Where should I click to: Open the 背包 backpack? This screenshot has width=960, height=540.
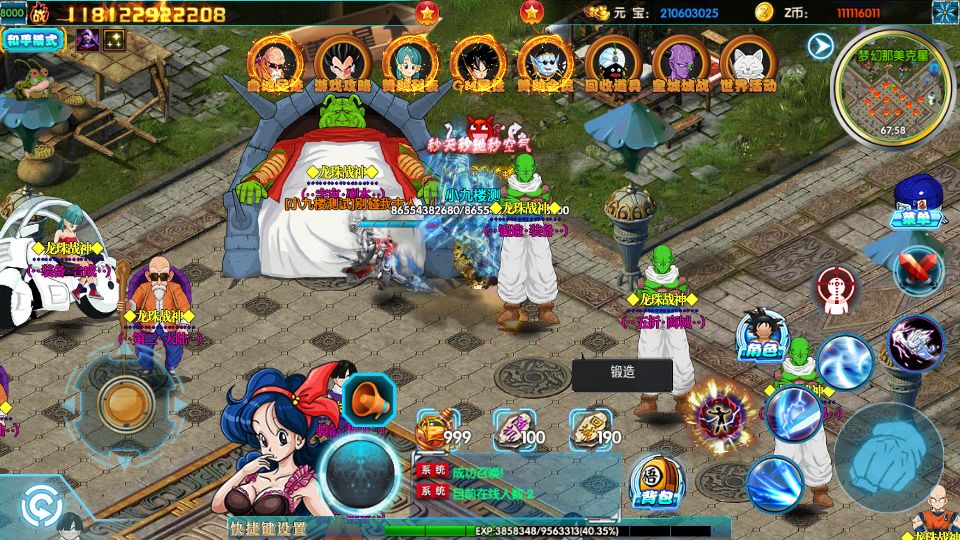[657, 482]
